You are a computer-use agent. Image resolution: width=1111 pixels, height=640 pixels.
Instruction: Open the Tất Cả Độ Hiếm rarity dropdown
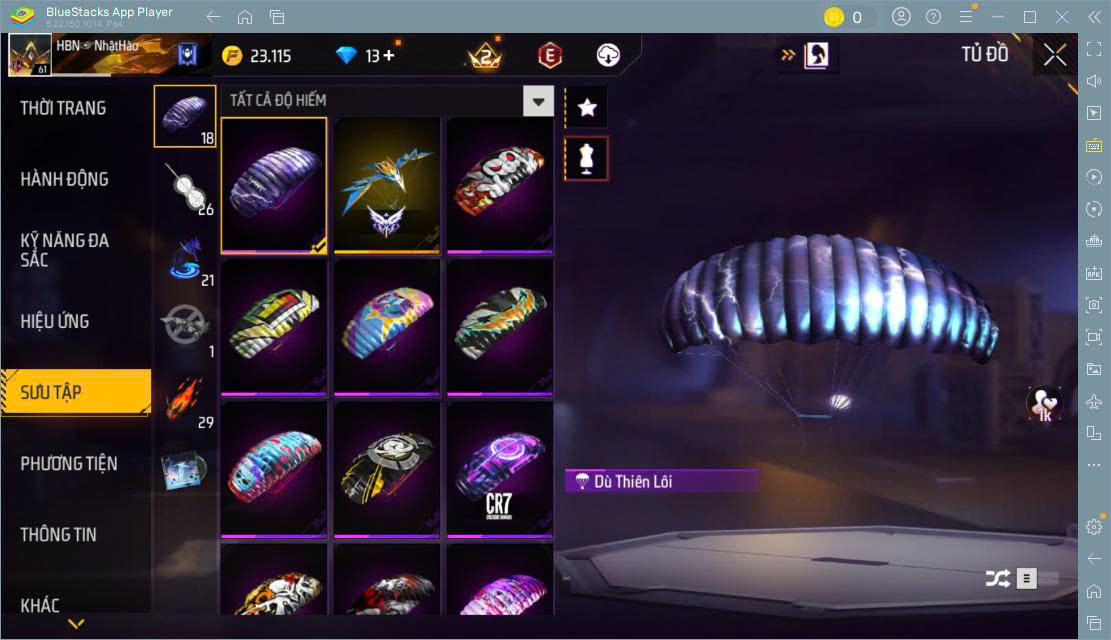(x=539, y=100)
